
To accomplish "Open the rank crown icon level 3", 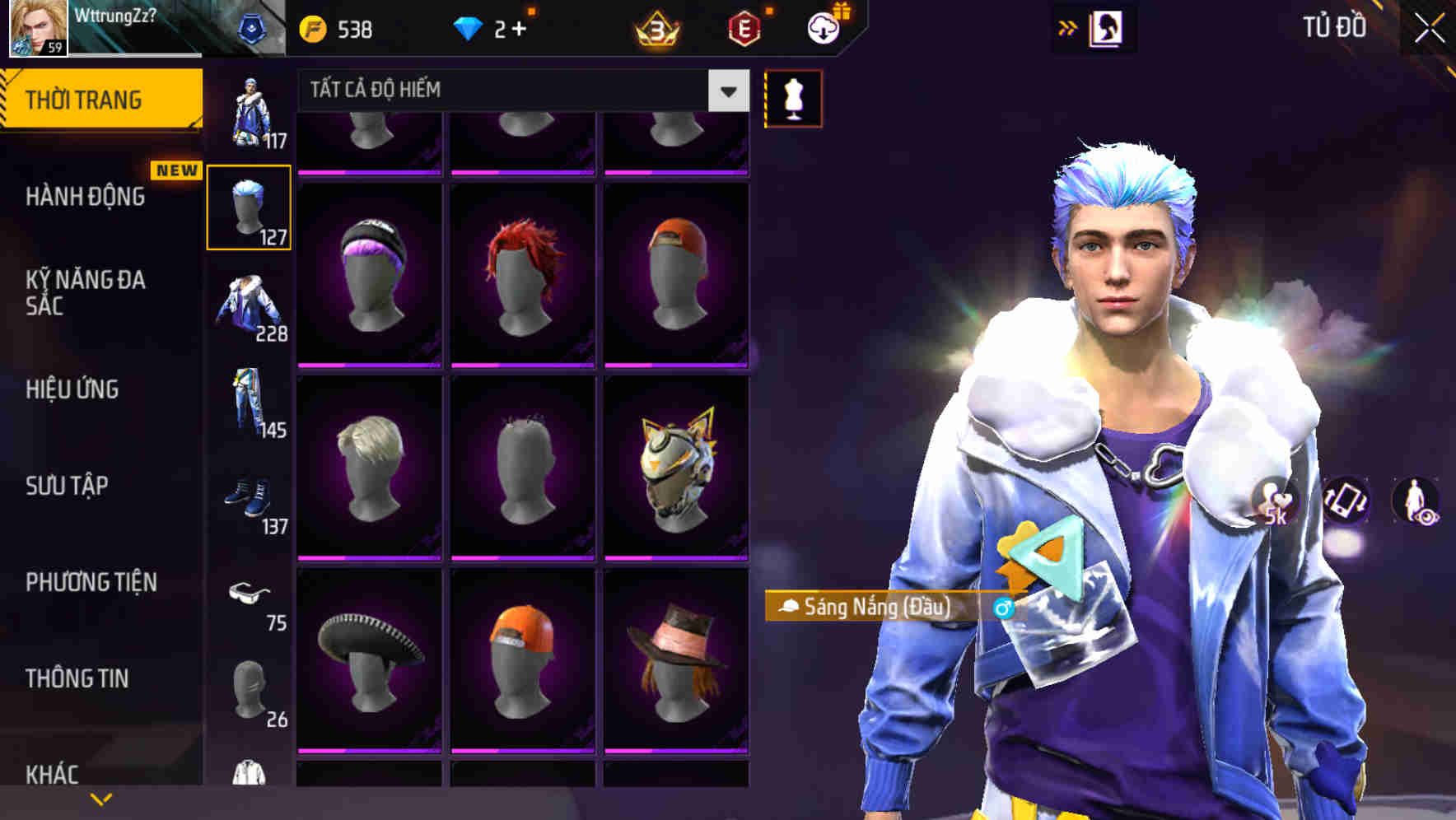I will pyautogui.click(x=655, y=29).
